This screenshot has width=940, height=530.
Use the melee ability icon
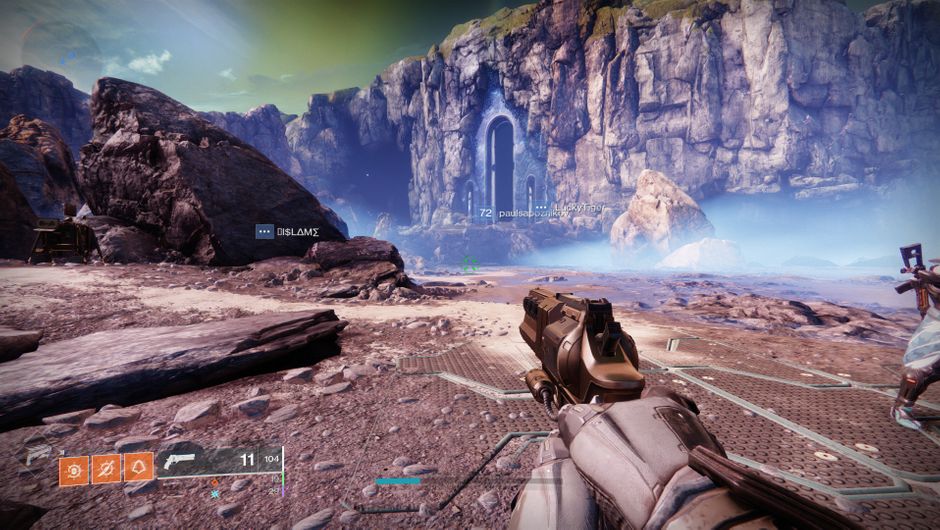pyautogui.click(x=106, y=468)
